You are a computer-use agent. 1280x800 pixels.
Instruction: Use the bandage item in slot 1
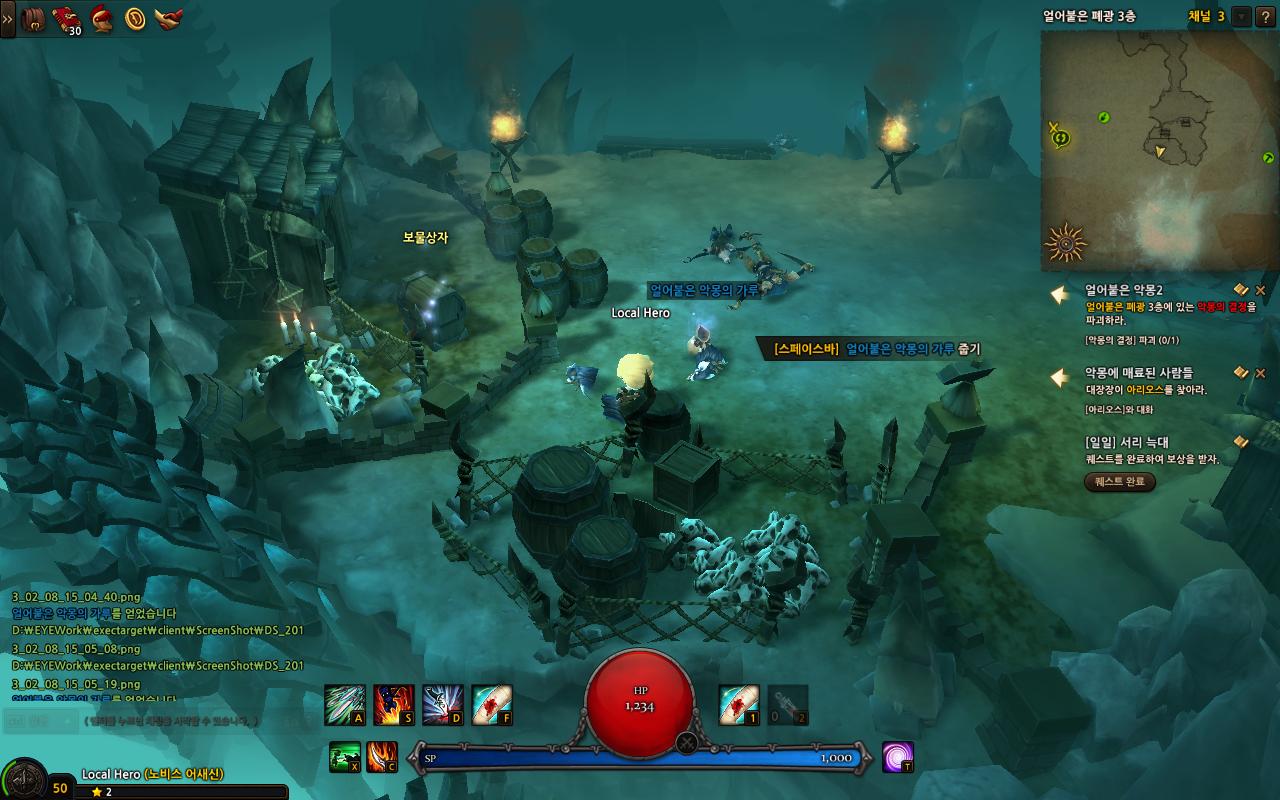click(x=739, y=705)
